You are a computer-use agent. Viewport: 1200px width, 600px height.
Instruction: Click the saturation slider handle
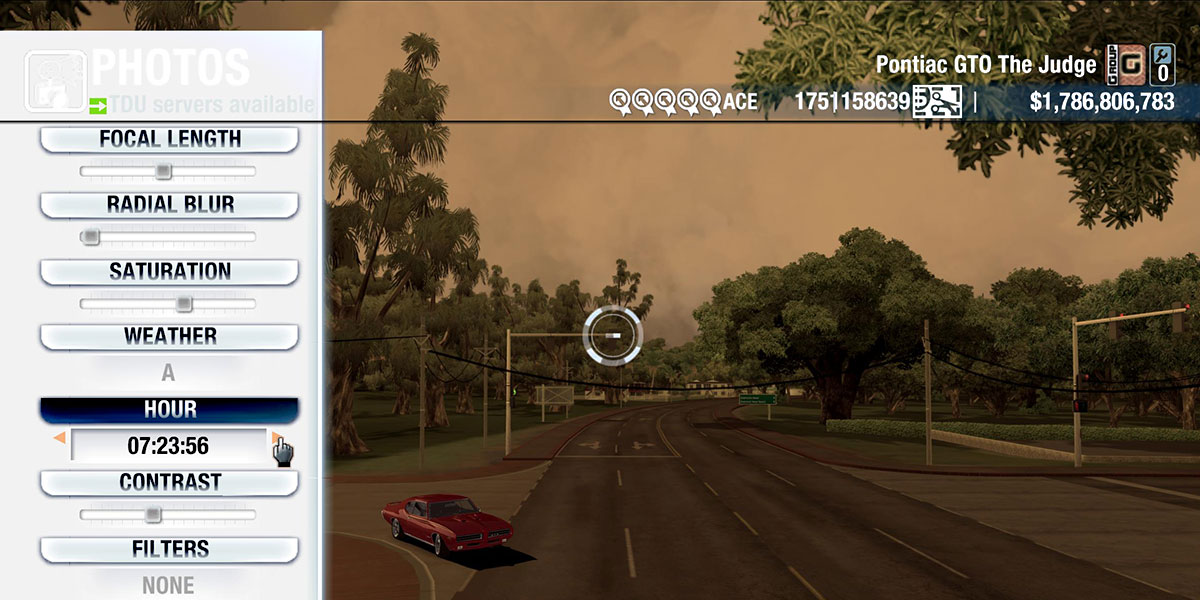[x=184, y=303]
